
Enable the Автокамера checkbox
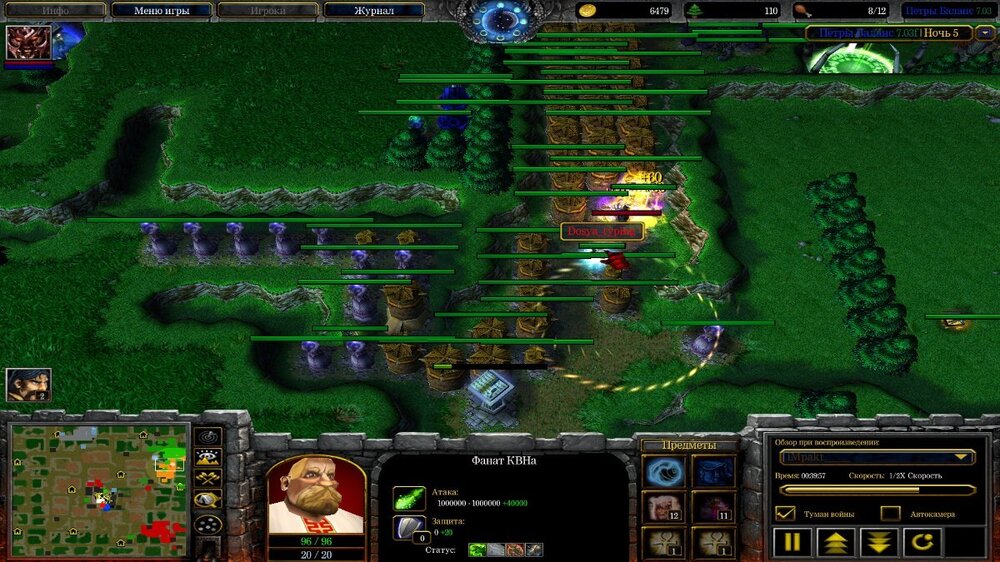tap(890, 513)
